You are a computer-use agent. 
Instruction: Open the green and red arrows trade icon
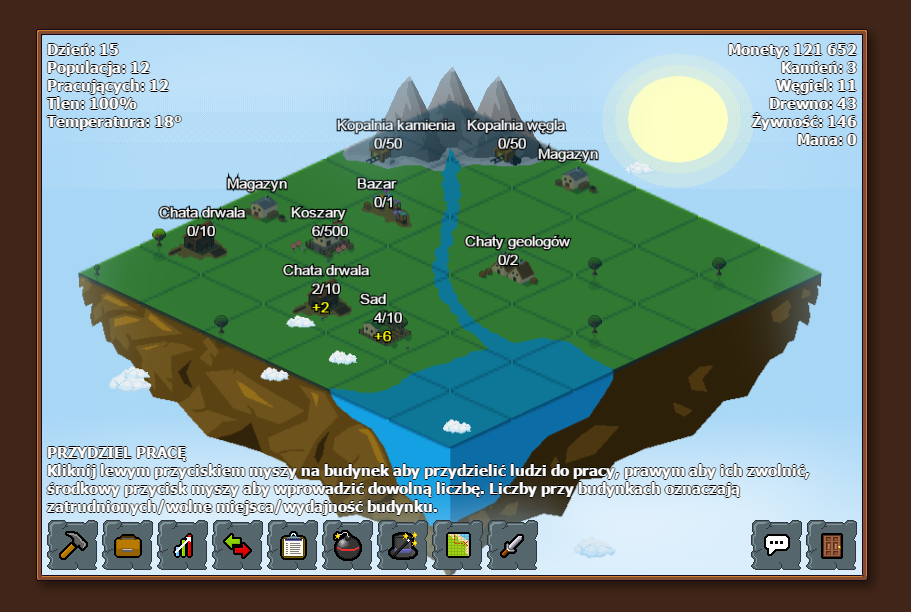238,545
